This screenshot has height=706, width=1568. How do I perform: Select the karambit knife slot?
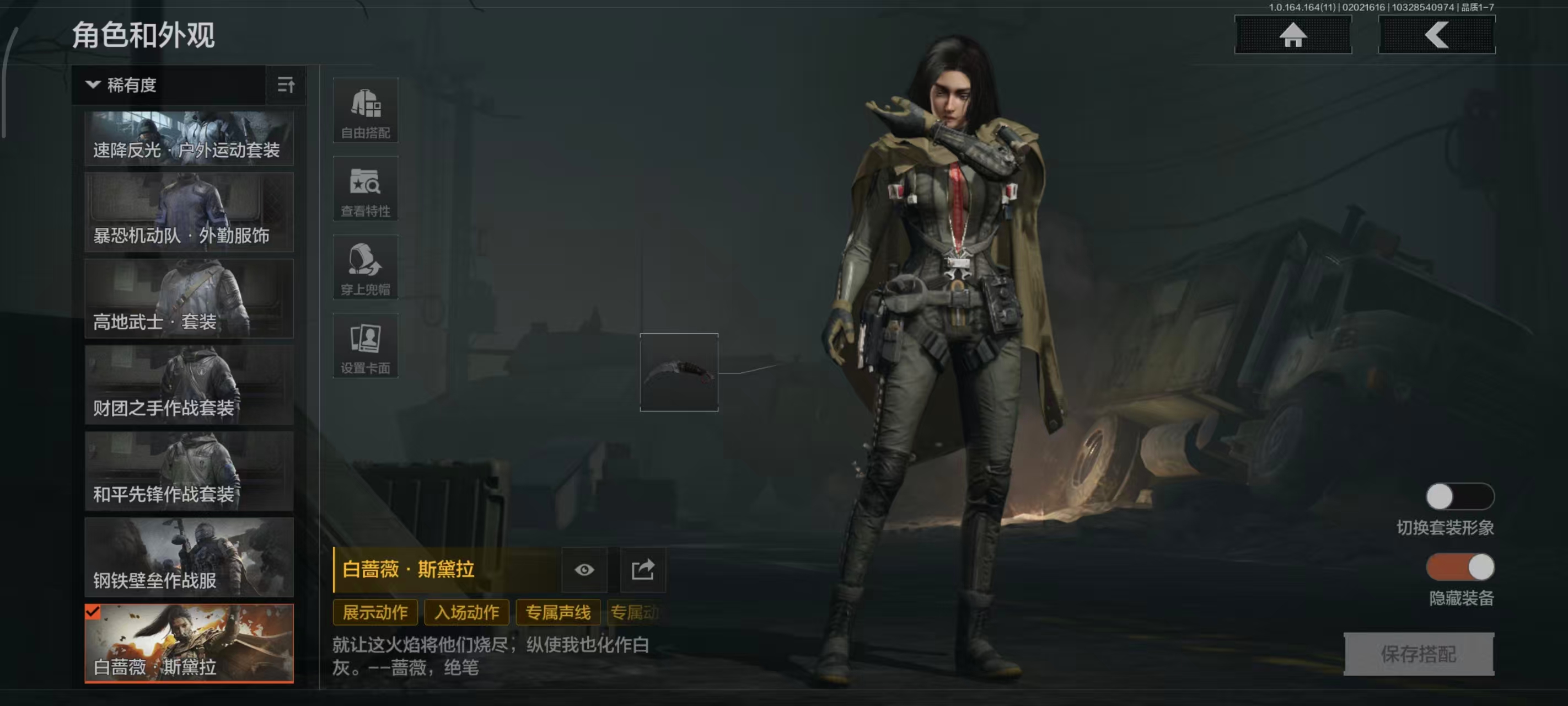(x=679, y=372)
